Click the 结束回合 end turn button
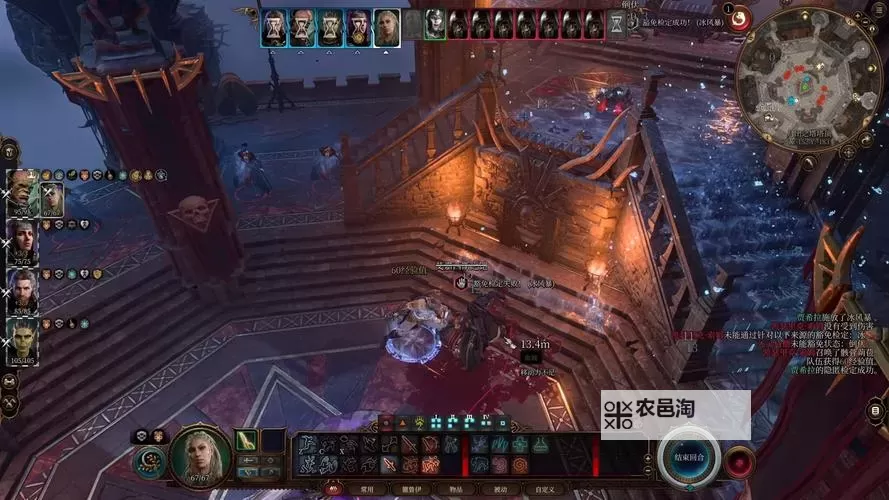Viewport: 889px width, 500px height. coord(689,459)
